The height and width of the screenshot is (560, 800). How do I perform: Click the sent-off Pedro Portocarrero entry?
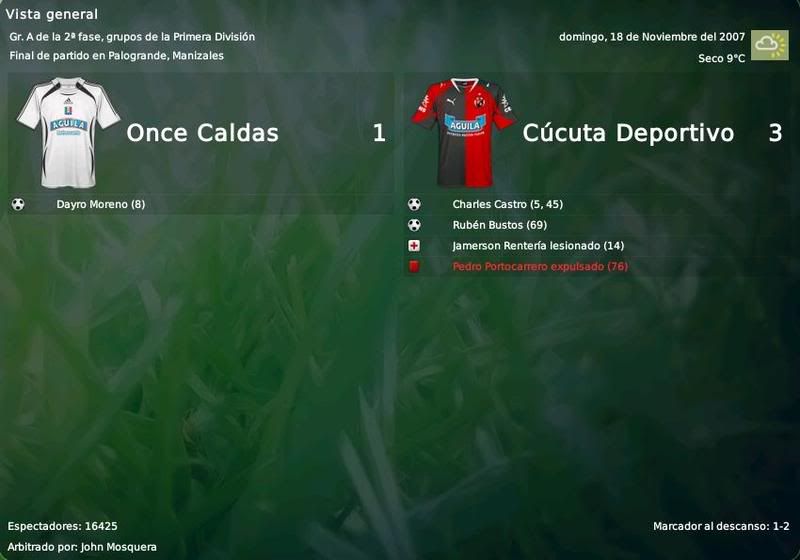tap(539, 267)
